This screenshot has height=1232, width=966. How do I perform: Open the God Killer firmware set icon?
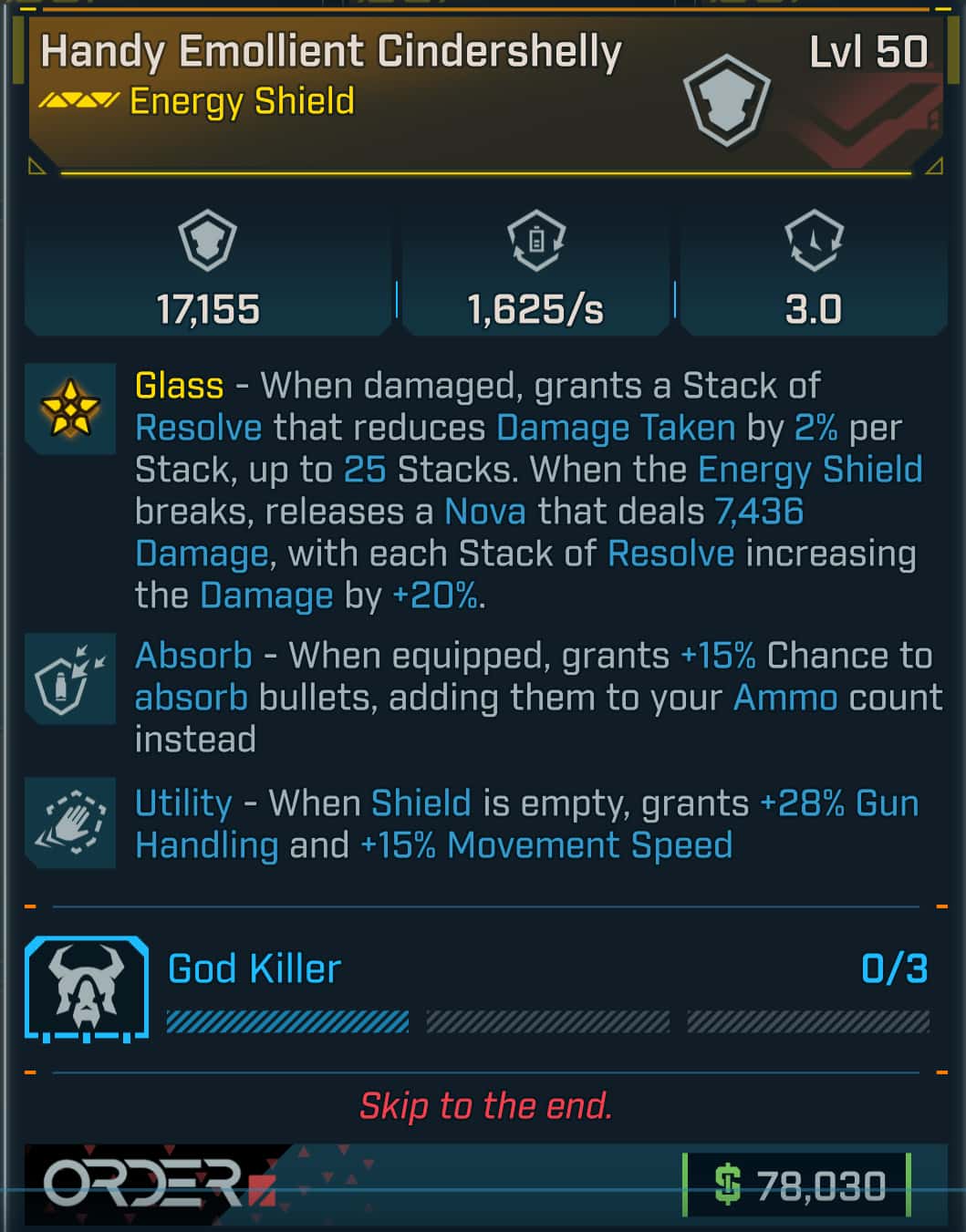[x=87, y=989]
